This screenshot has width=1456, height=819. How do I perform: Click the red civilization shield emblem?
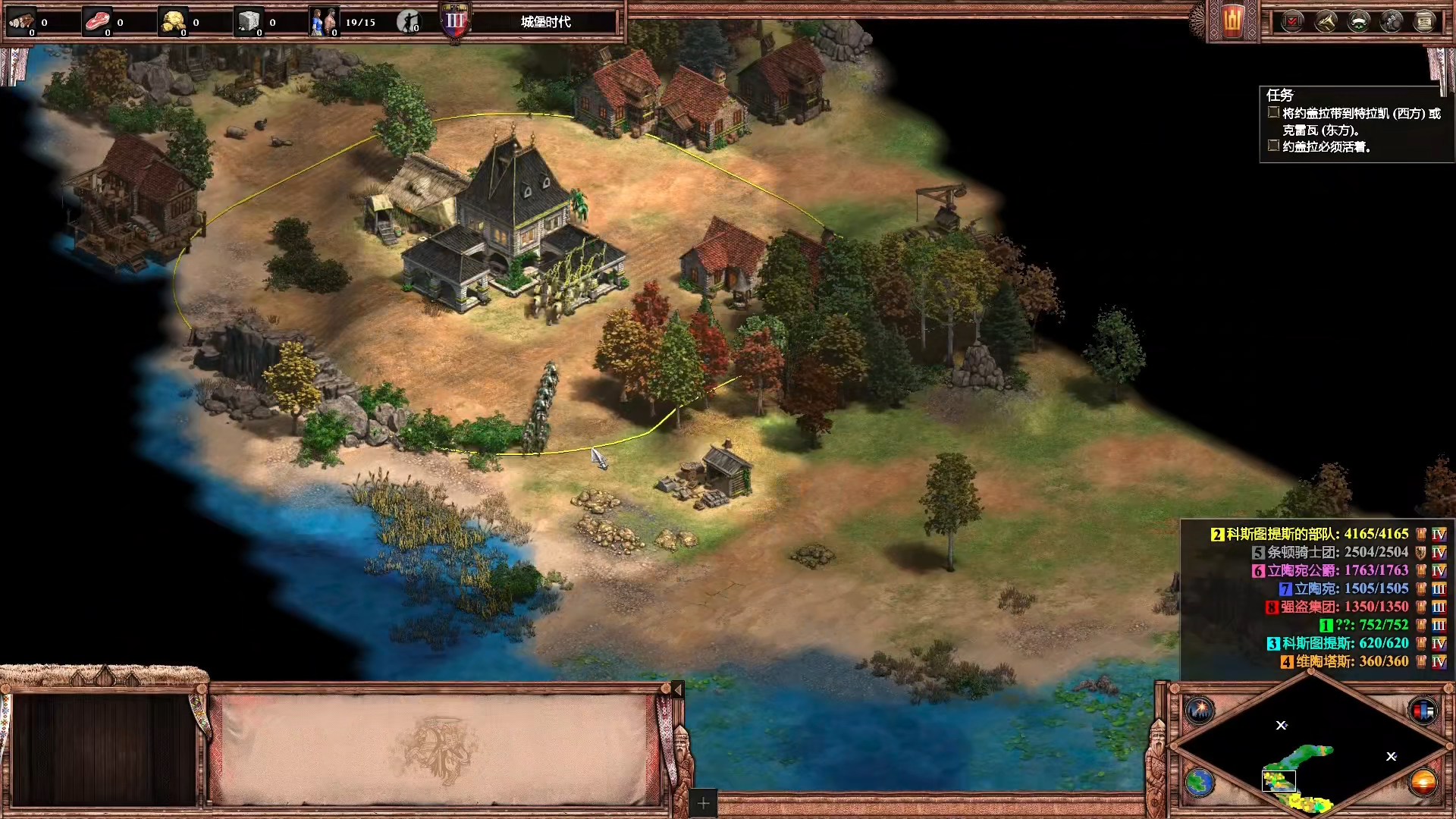click(x=1233, y=20)
